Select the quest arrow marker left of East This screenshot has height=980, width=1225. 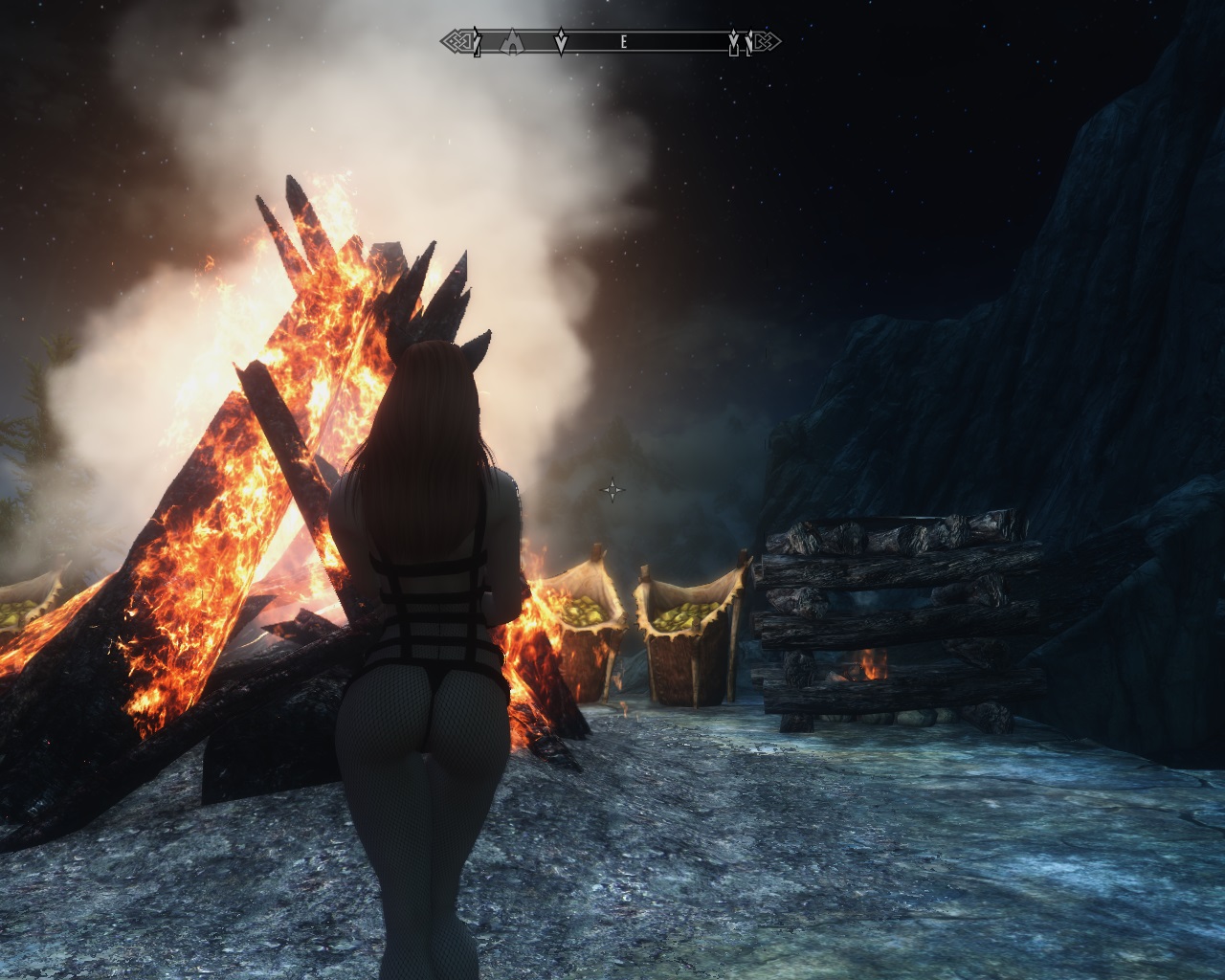click(562, 41)
